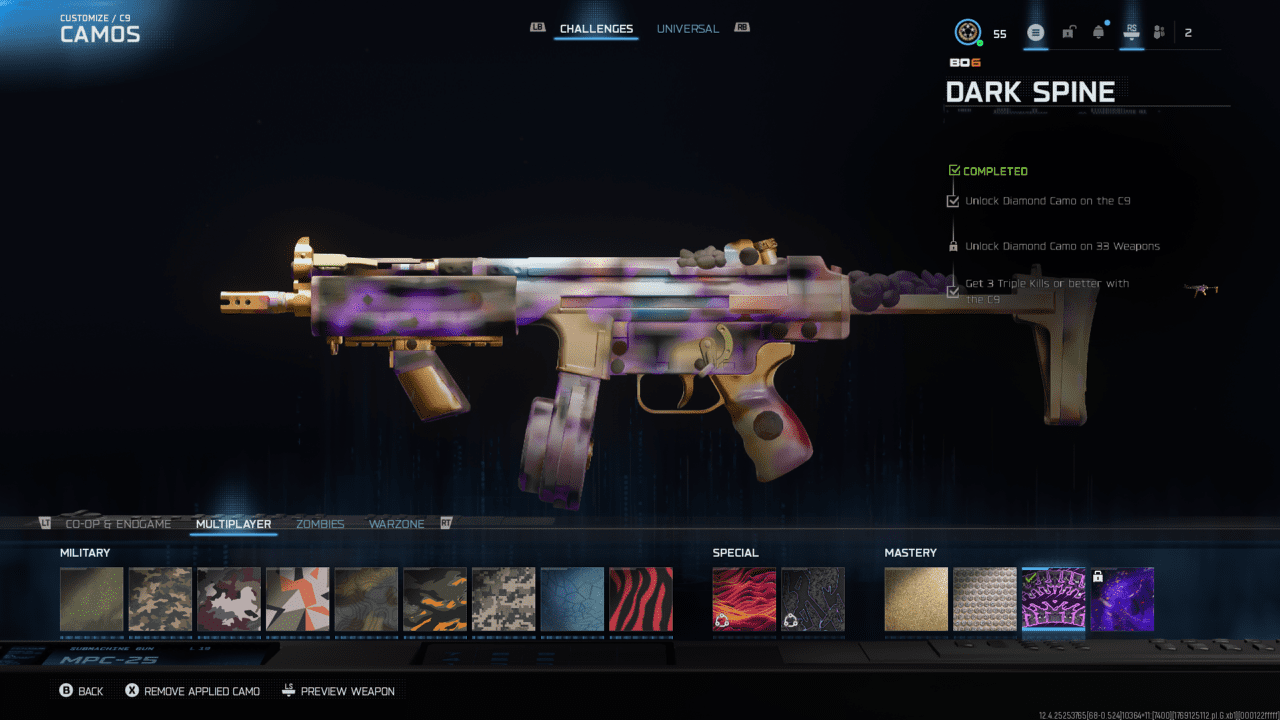Choose the red tiger stripe camo
1280x720 pixels.
click(x=640, y=599)
